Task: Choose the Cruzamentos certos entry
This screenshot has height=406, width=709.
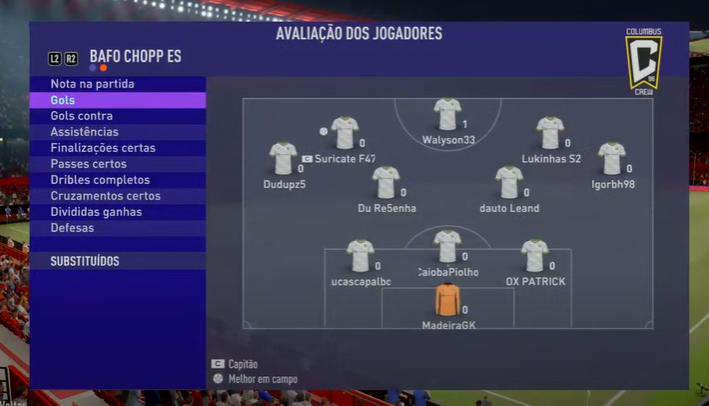Action: pos(105,196)
